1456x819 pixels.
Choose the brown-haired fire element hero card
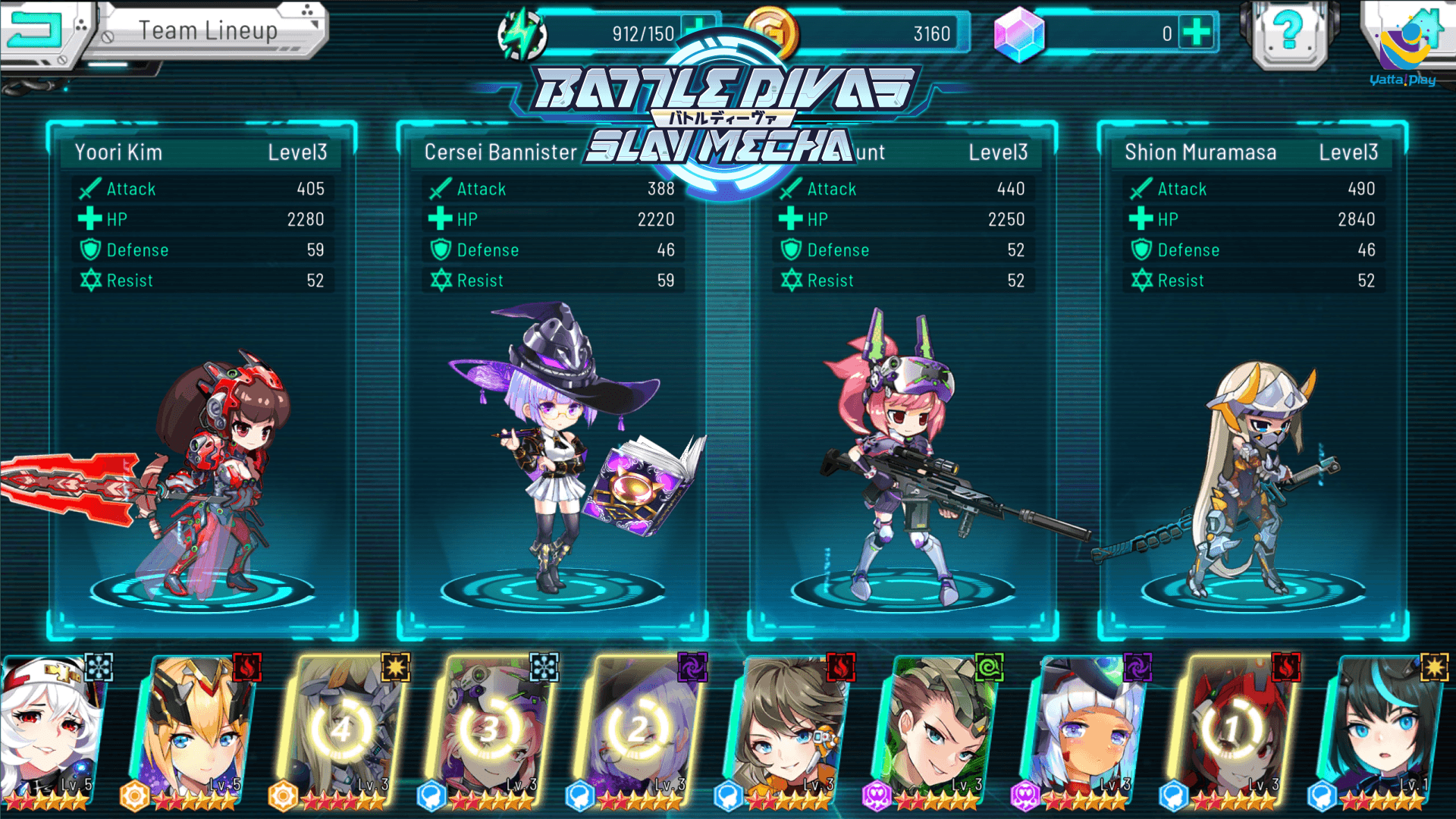(x=789, y=732)
